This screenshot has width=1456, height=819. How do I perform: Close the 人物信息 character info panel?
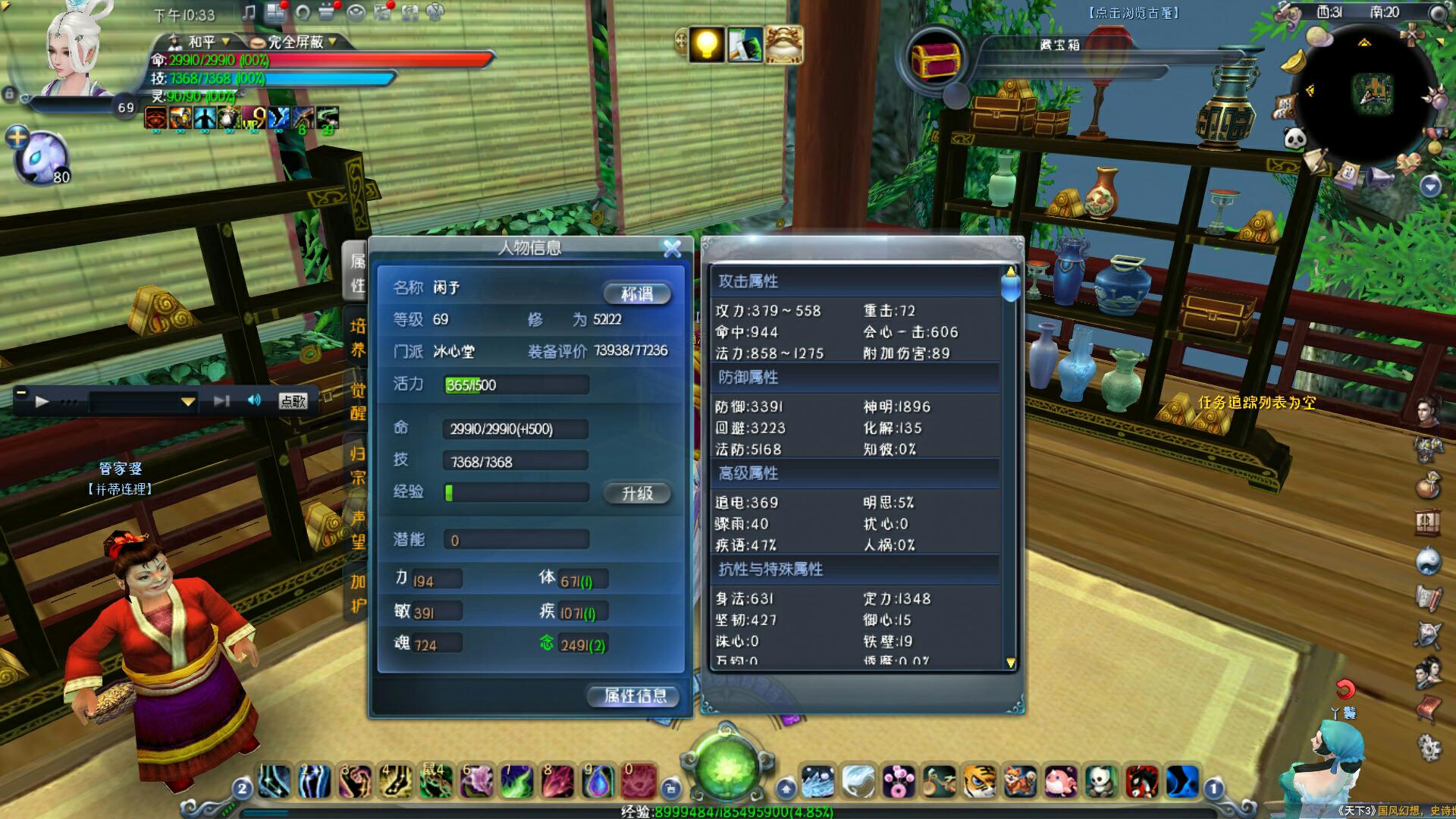pos(672,249)
